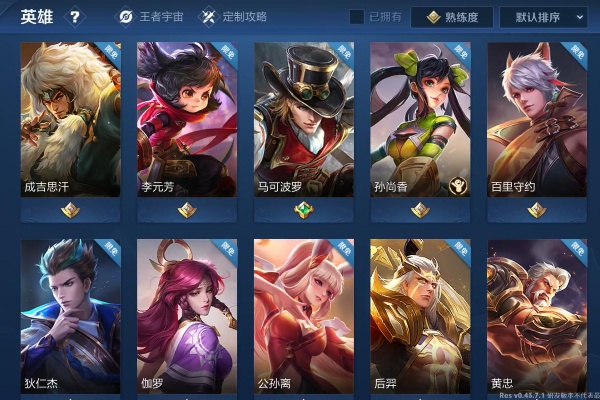Click the round gold emblem on 孙尚香's card

pyautogui.click(x=455, y=185)
